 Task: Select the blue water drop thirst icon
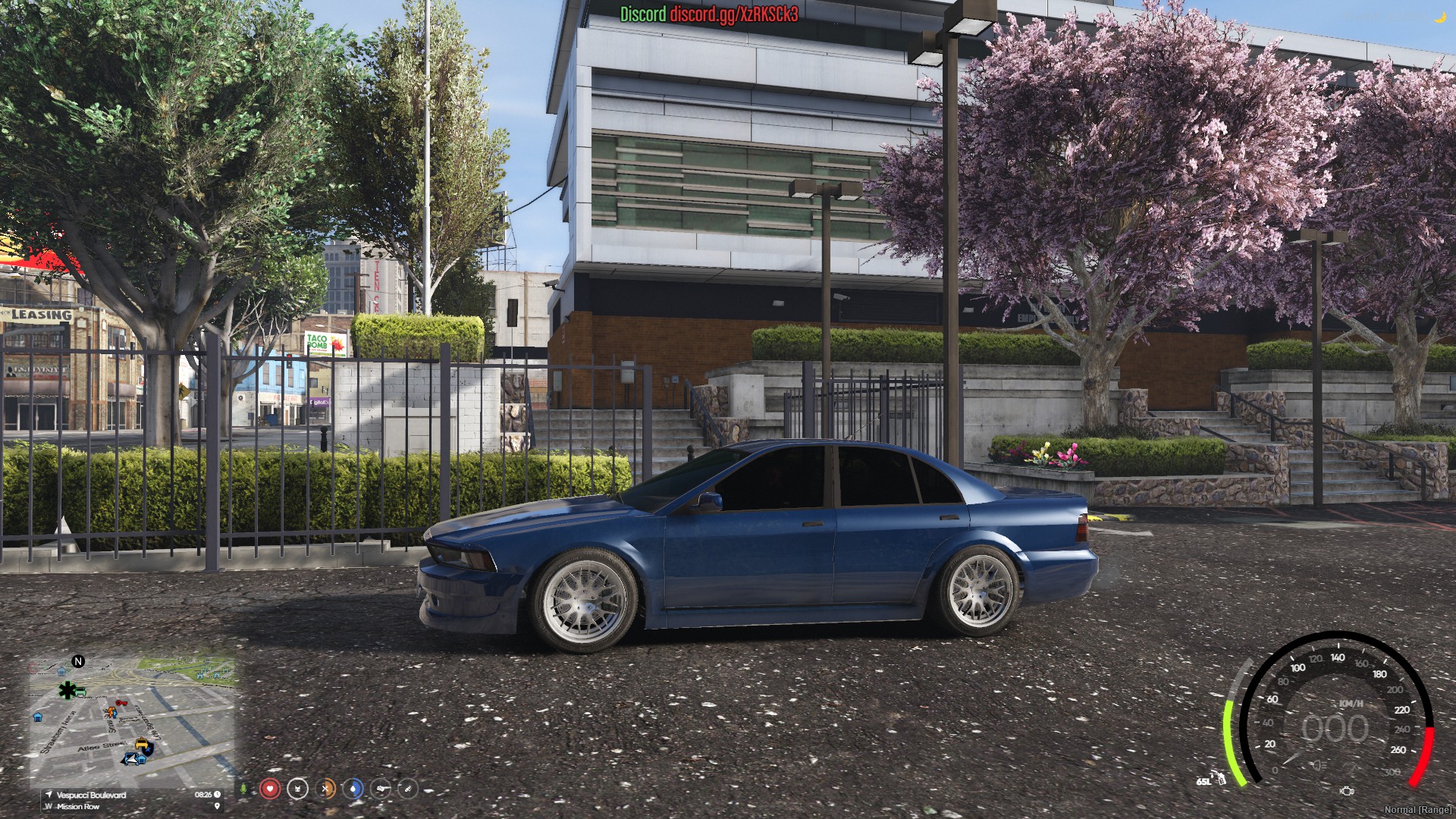coord(353,789)
